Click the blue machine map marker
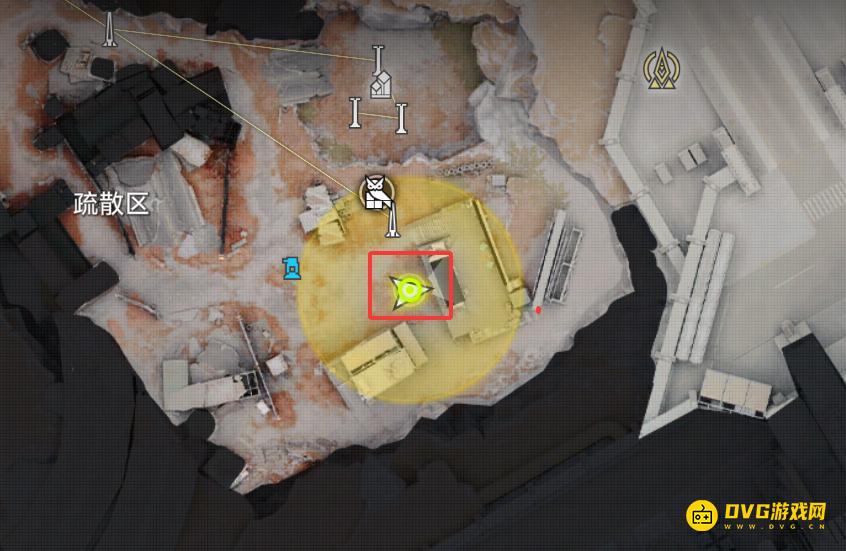Screen dimensions: 846x551 [x=291, y=268]
